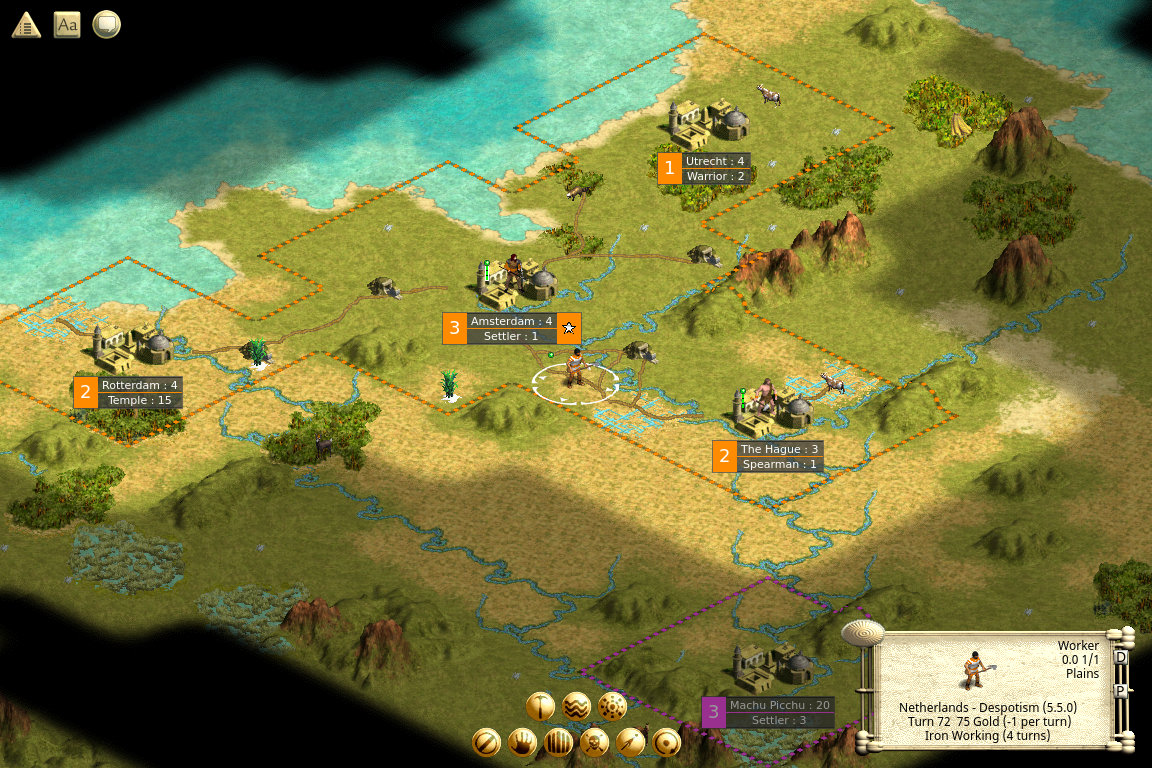Activate the build colony dotted-circle action

click(612, 706)
